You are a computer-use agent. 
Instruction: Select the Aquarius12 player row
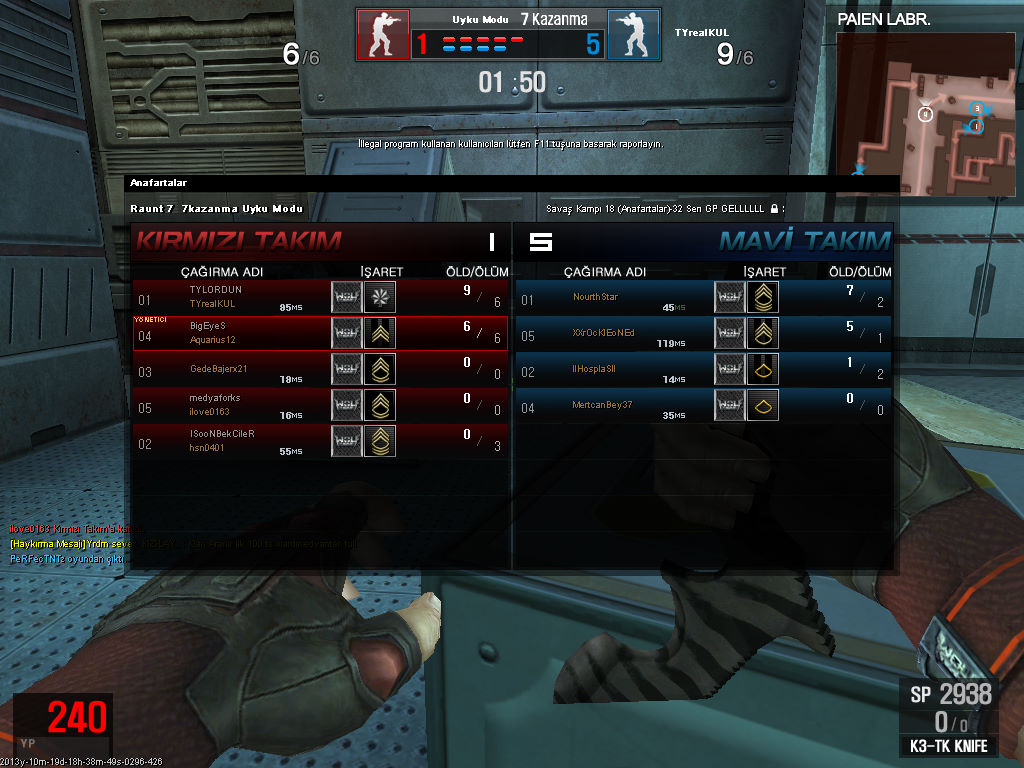pos(320,333)
